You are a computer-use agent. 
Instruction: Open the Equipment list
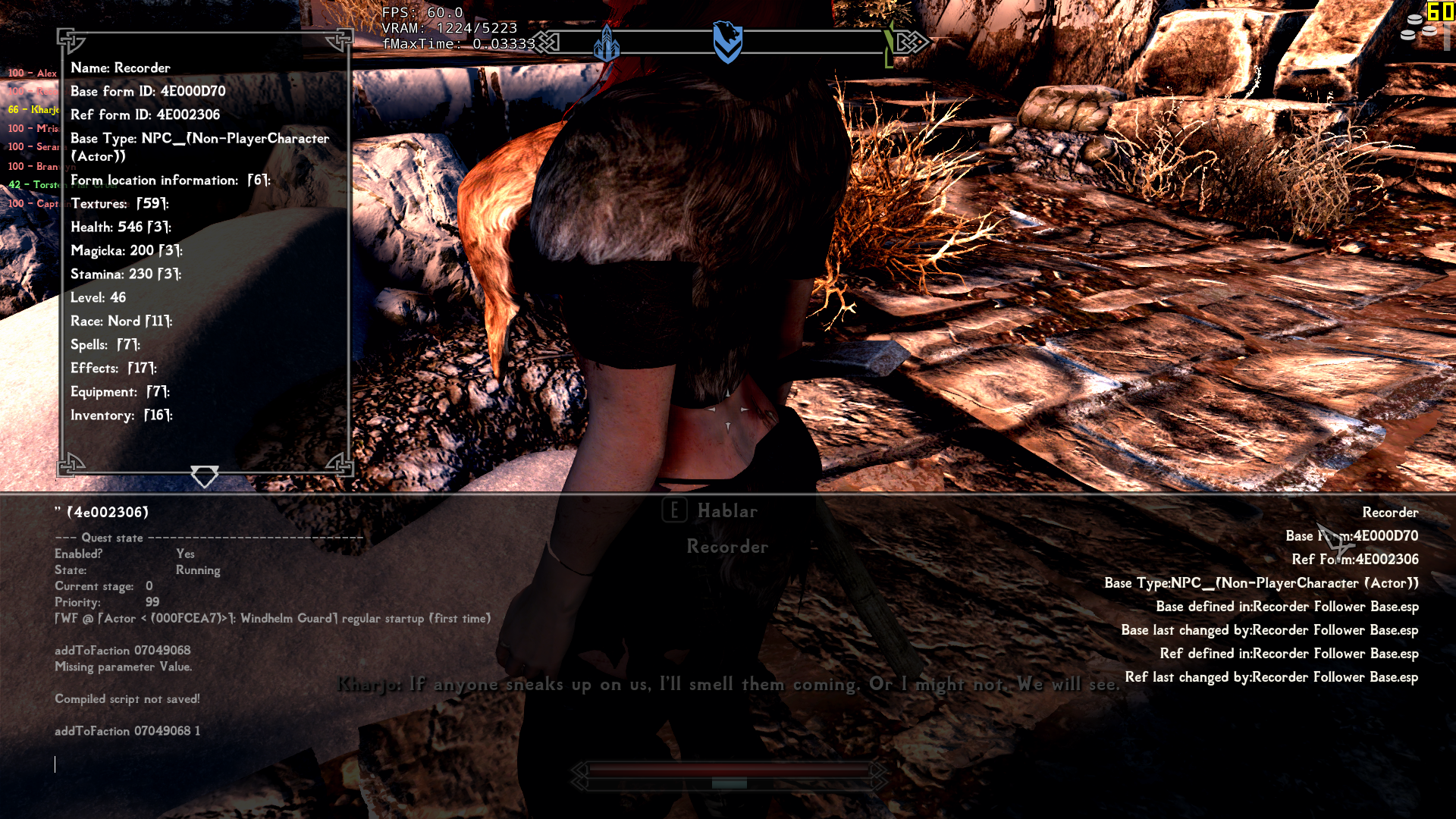120,392
